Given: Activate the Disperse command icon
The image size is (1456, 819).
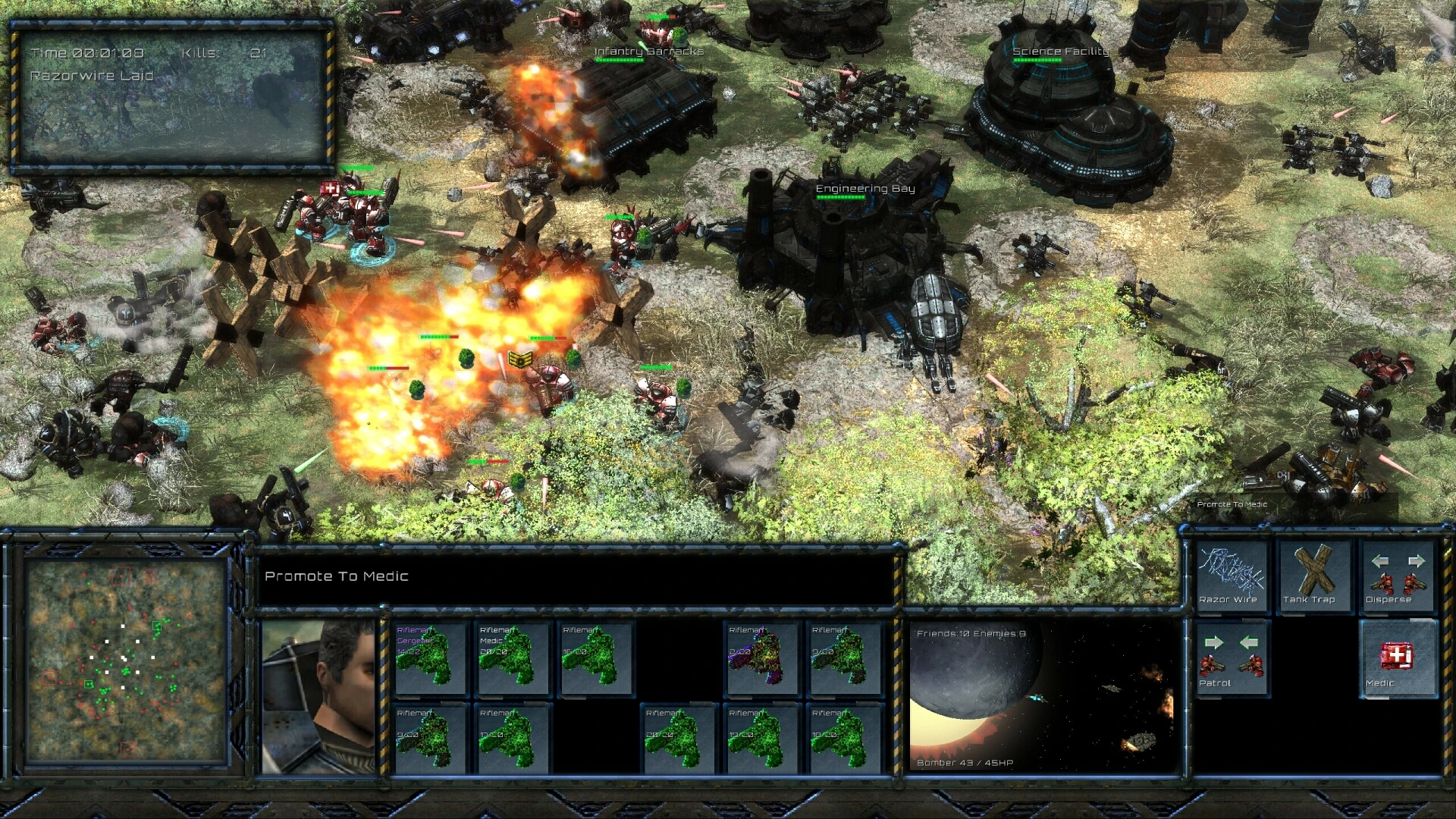Looking at the screenshot, I should click(1395, 573).
